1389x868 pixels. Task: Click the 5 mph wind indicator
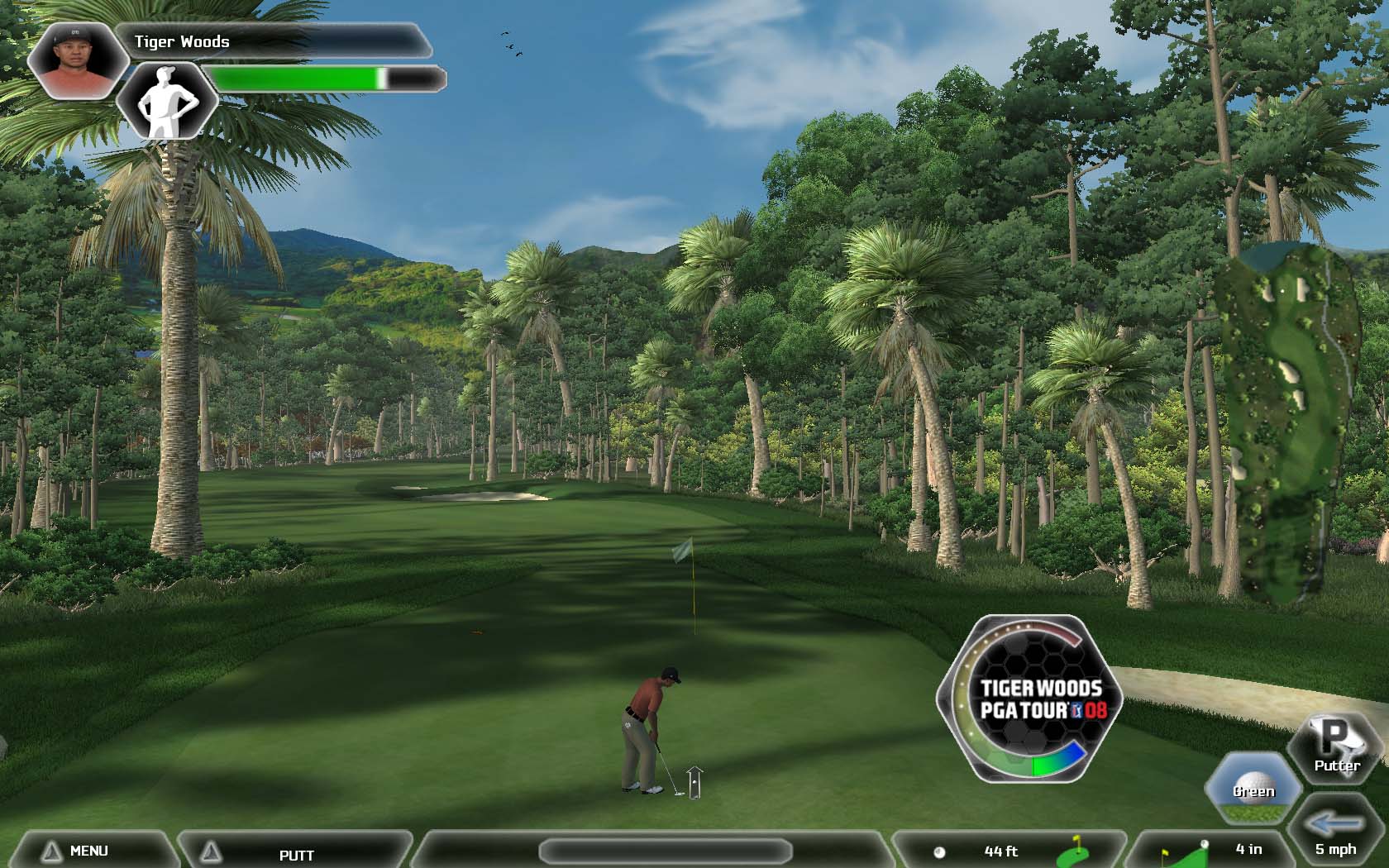(x=1336, y=835)
